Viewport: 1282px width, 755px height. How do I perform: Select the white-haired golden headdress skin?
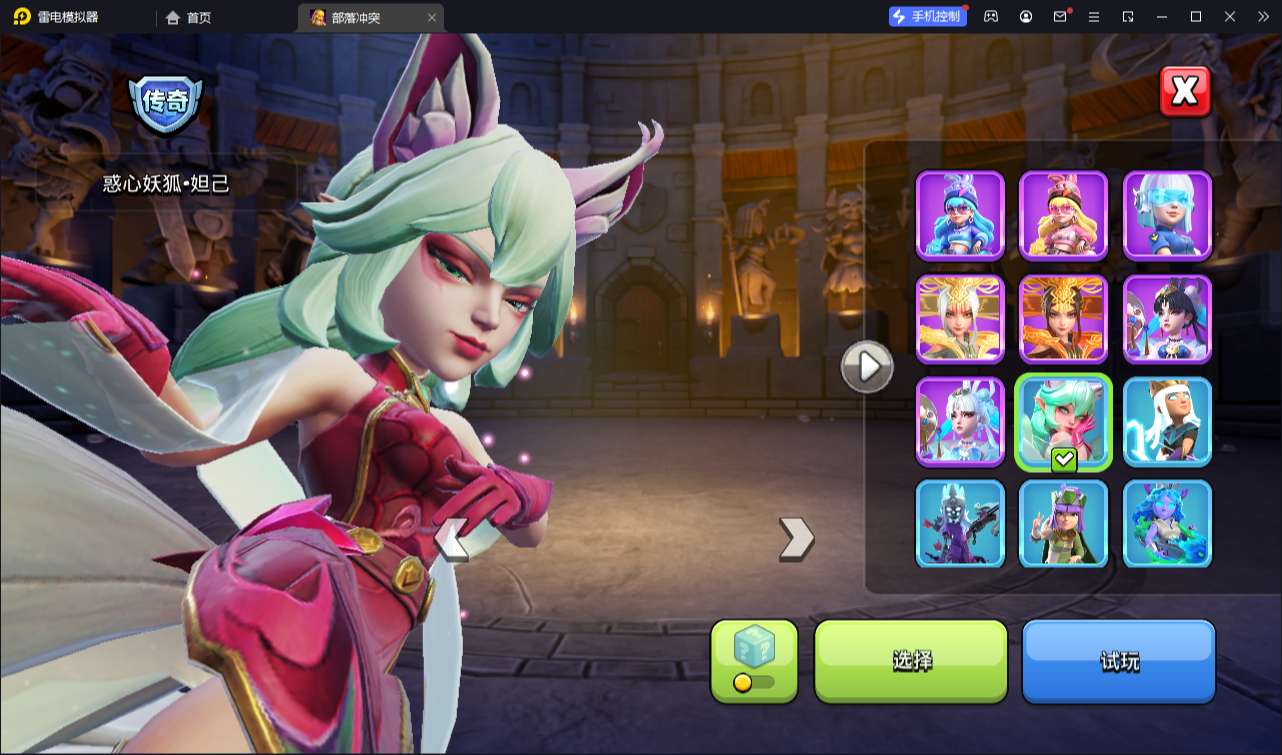960,319
